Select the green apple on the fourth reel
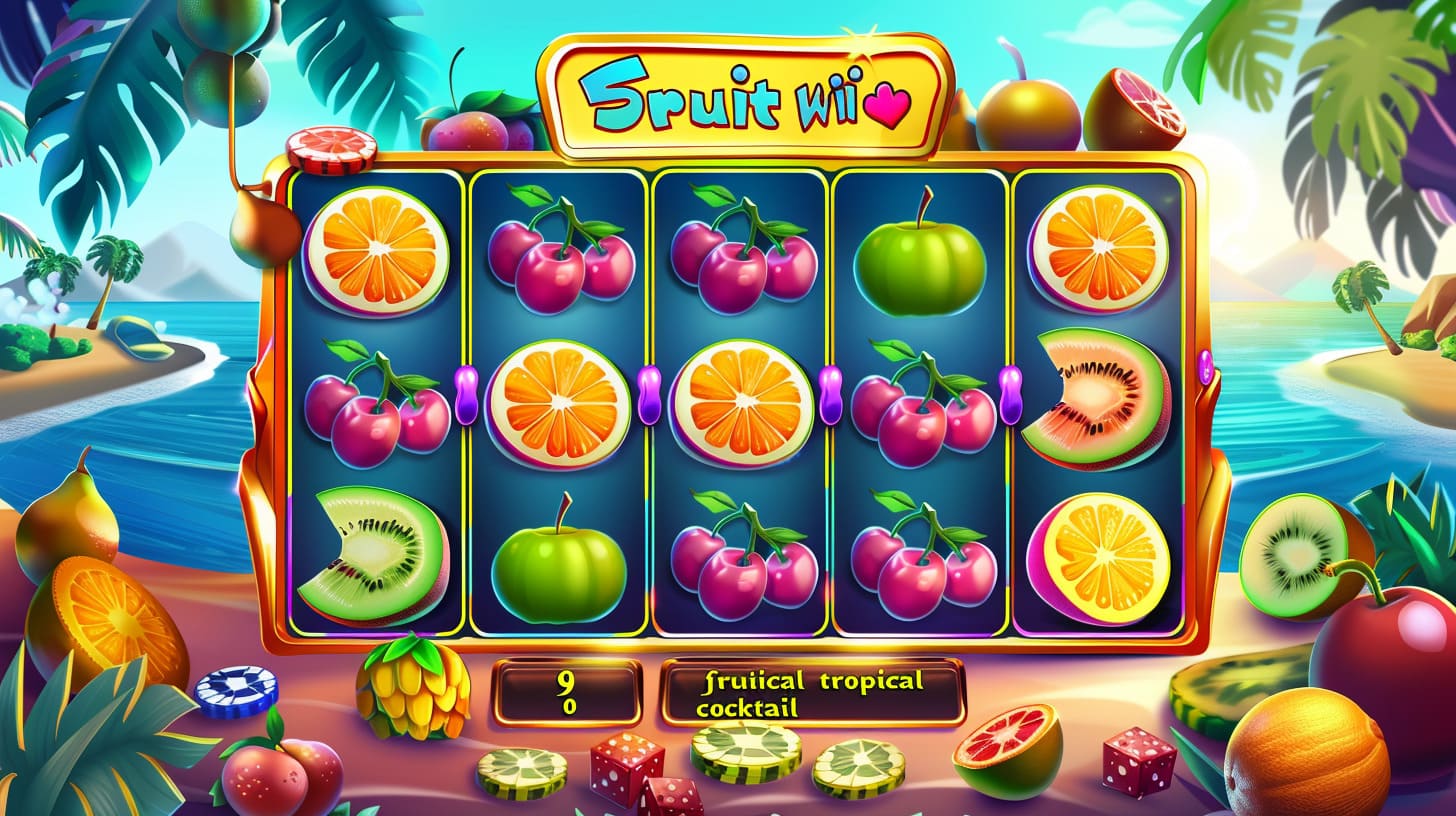 (920, 264)
